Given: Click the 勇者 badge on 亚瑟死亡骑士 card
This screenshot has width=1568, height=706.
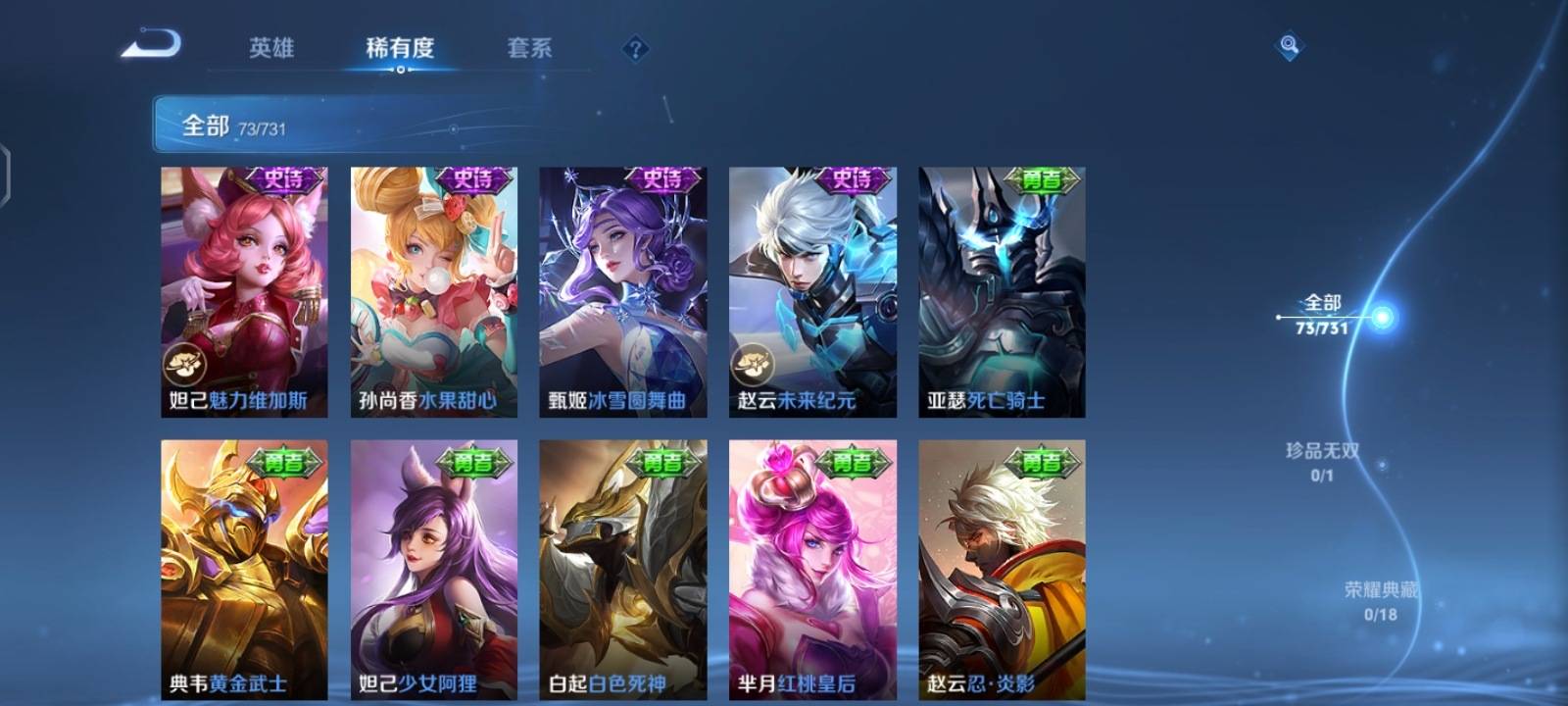Looking at the screenshot, I should (x=1043, y=178).
